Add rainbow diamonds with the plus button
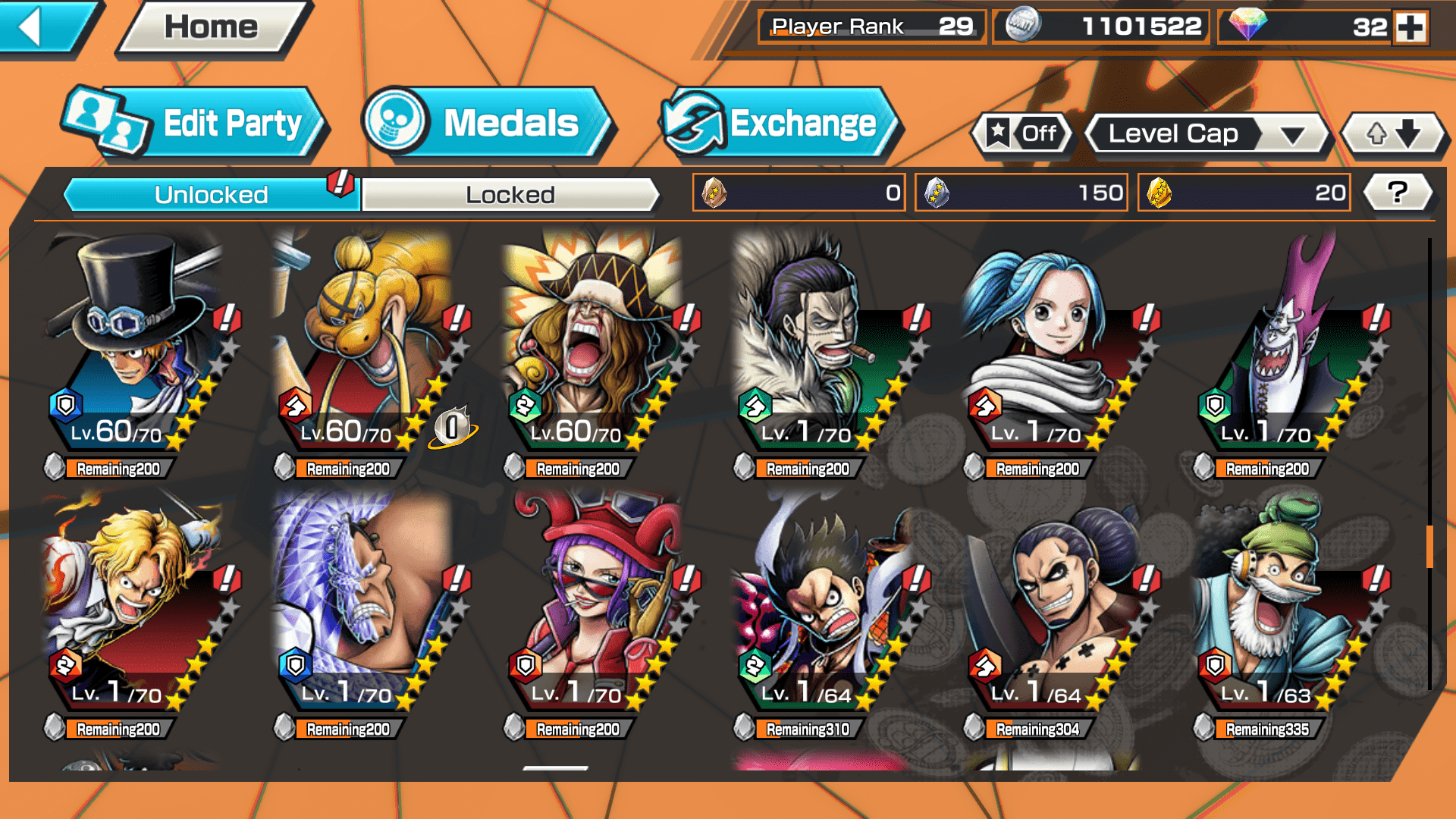Screen dimensions: 1456x819 [1410, 27]
